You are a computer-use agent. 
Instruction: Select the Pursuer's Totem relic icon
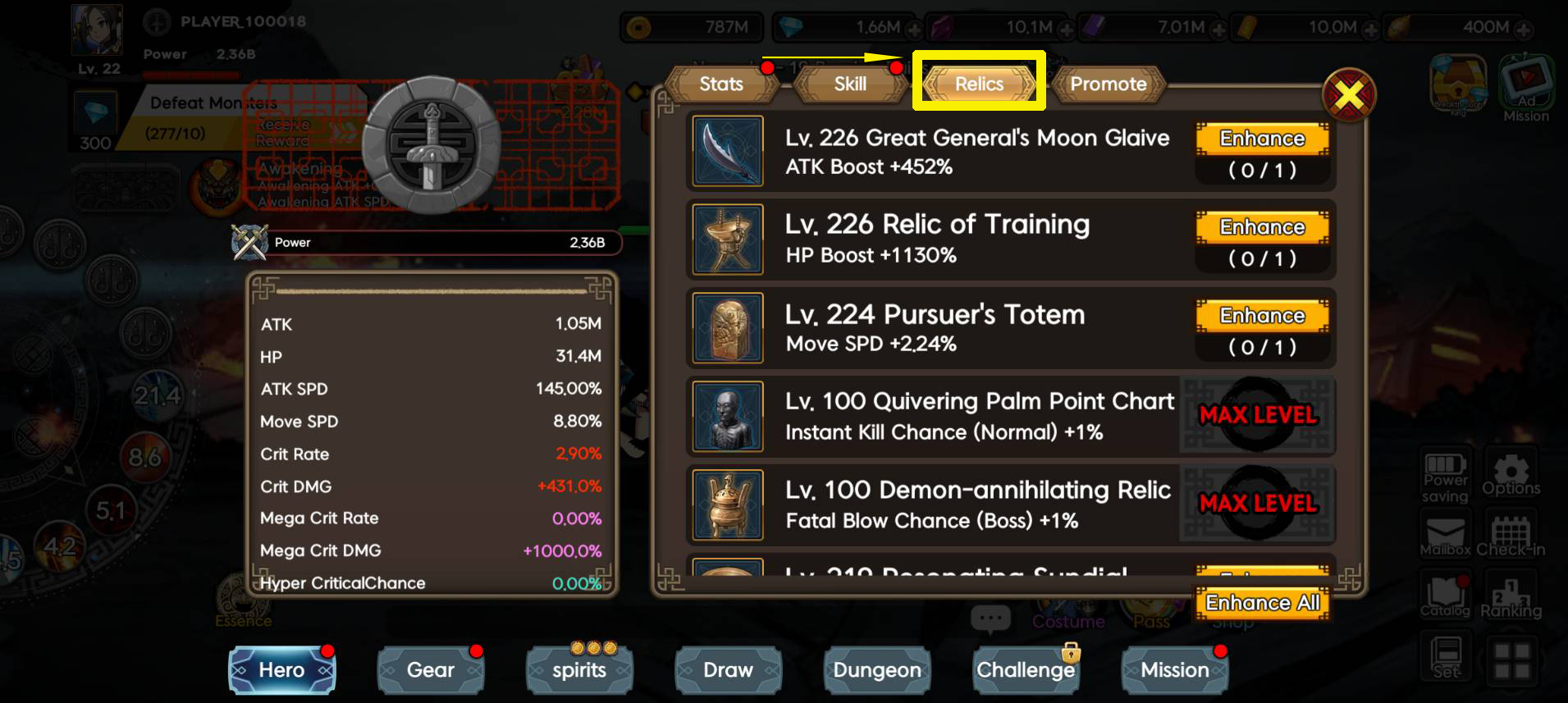click(727, 328)
